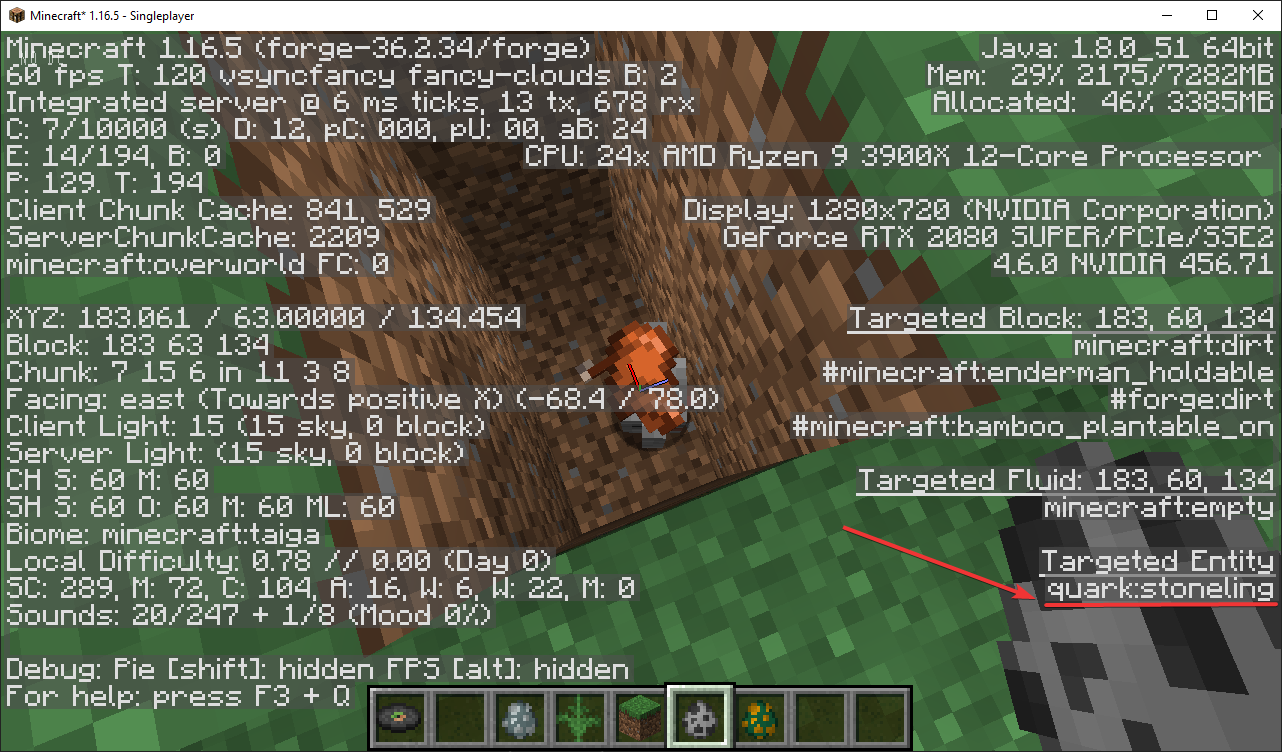Select the empty second hotbar slot
The image size is (1282, 752).
click(x=460, y=718)
